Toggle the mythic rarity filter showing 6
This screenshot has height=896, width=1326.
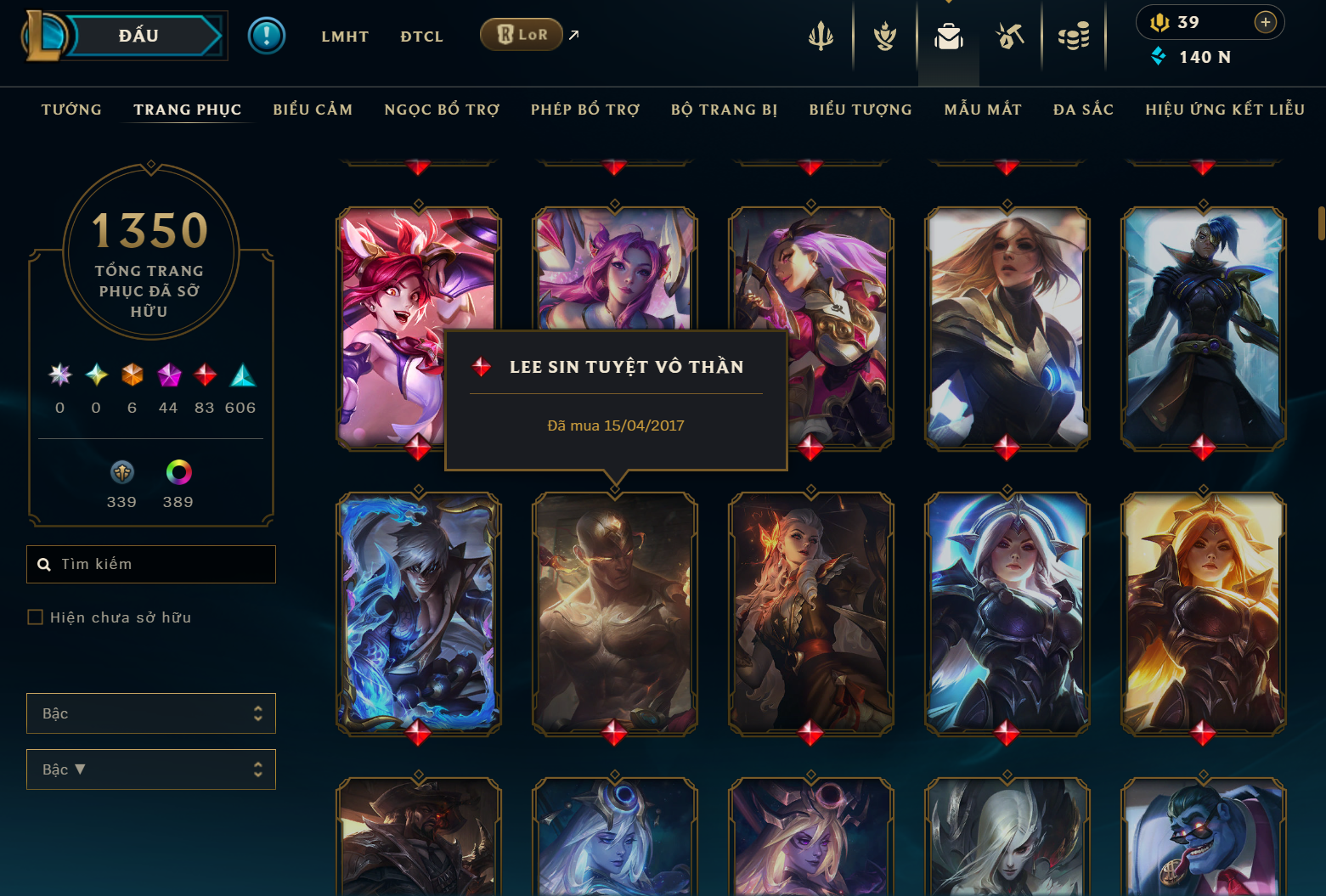pyautogui.click(x=132, y=375)
